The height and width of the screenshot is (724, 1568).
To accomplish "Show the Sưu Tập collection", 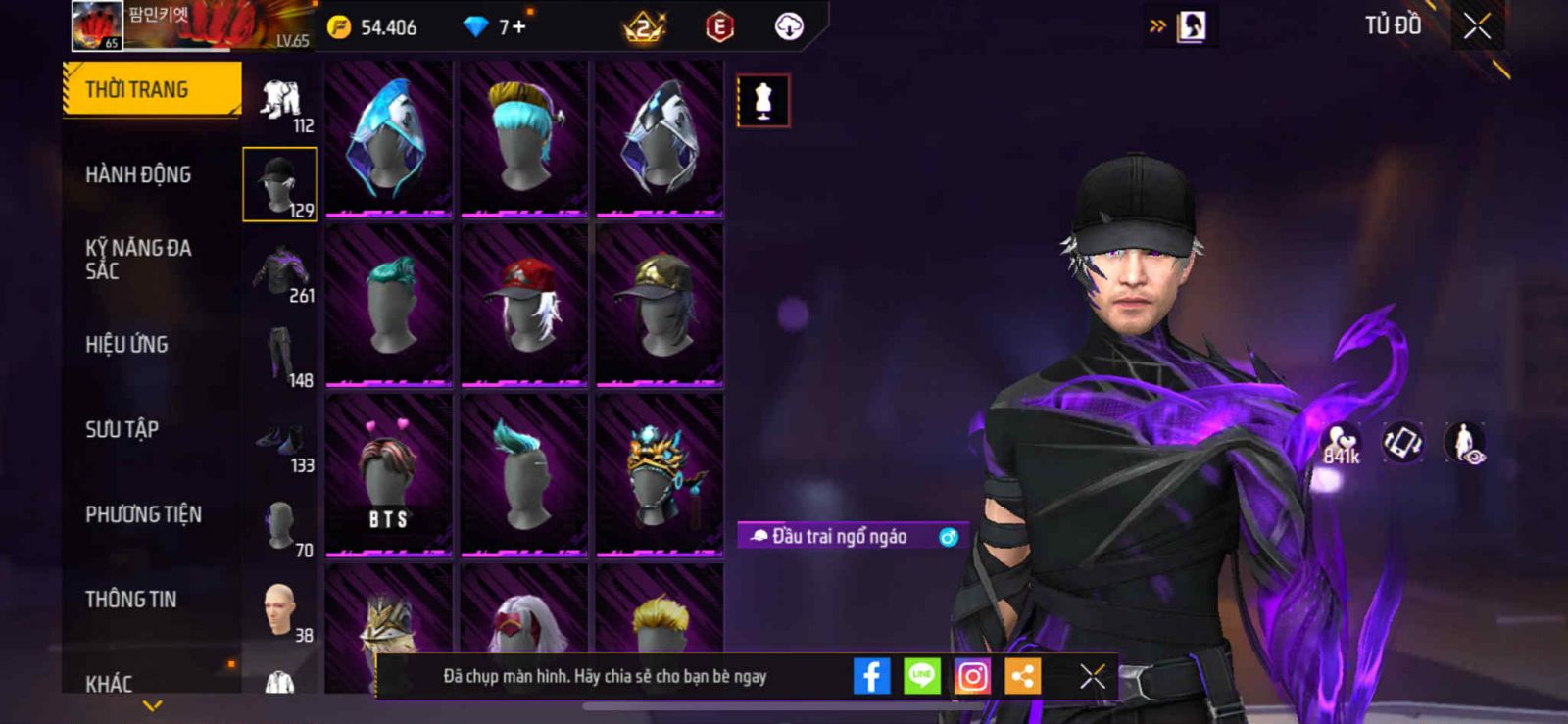I will [x=122, y=429].
